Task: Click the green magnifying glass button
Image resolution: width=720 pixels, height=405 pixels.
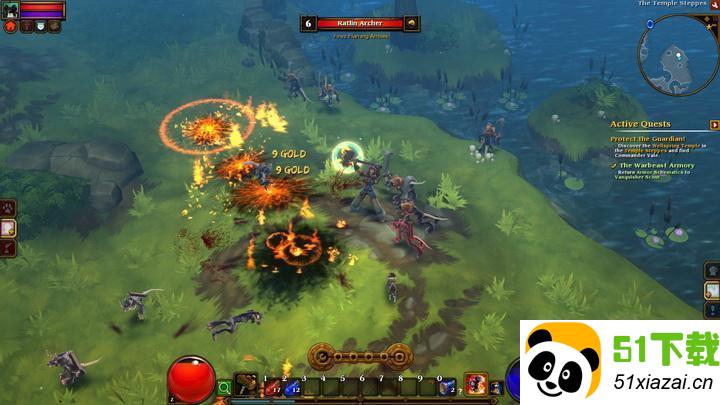Action: click(x=225, y=387)
